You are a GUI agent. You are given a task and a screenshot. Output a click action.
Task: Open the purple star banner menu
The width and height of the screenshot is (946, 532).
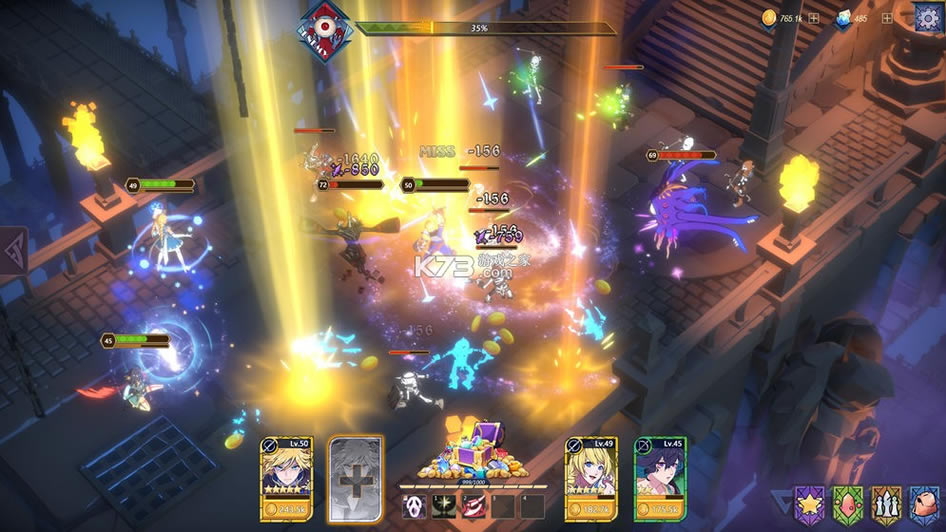tap(809, 503)
